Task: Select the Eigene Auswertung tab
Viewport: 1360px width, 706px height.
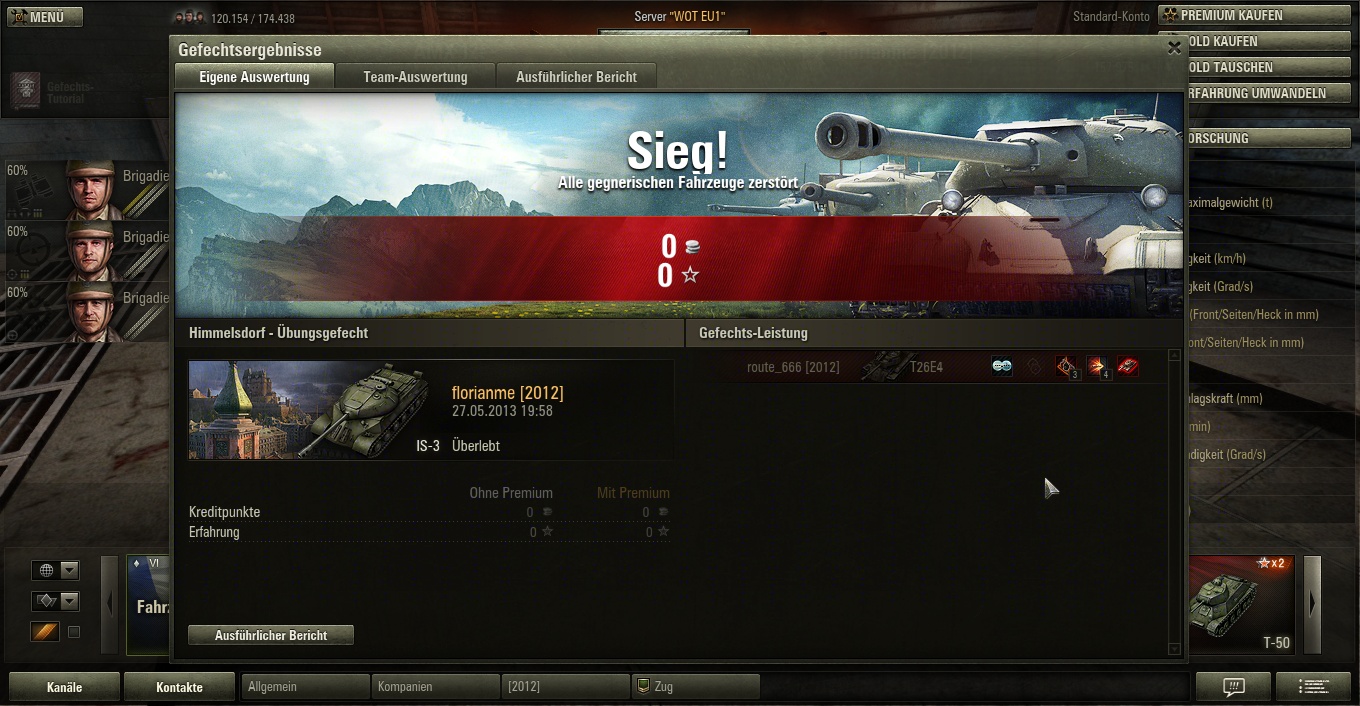Action: click(x=254, y=77)
